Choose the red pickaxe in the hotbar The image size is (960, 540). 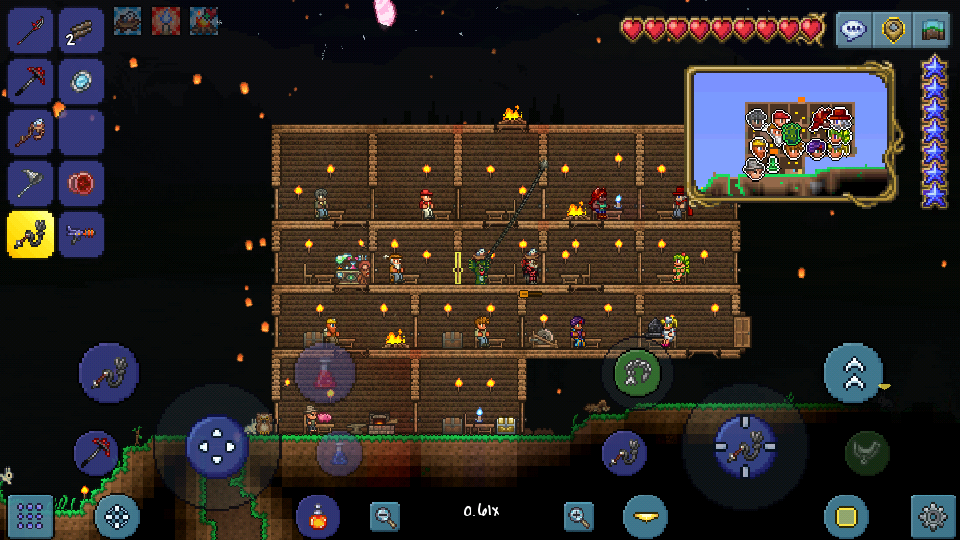[x=30, y=81]
